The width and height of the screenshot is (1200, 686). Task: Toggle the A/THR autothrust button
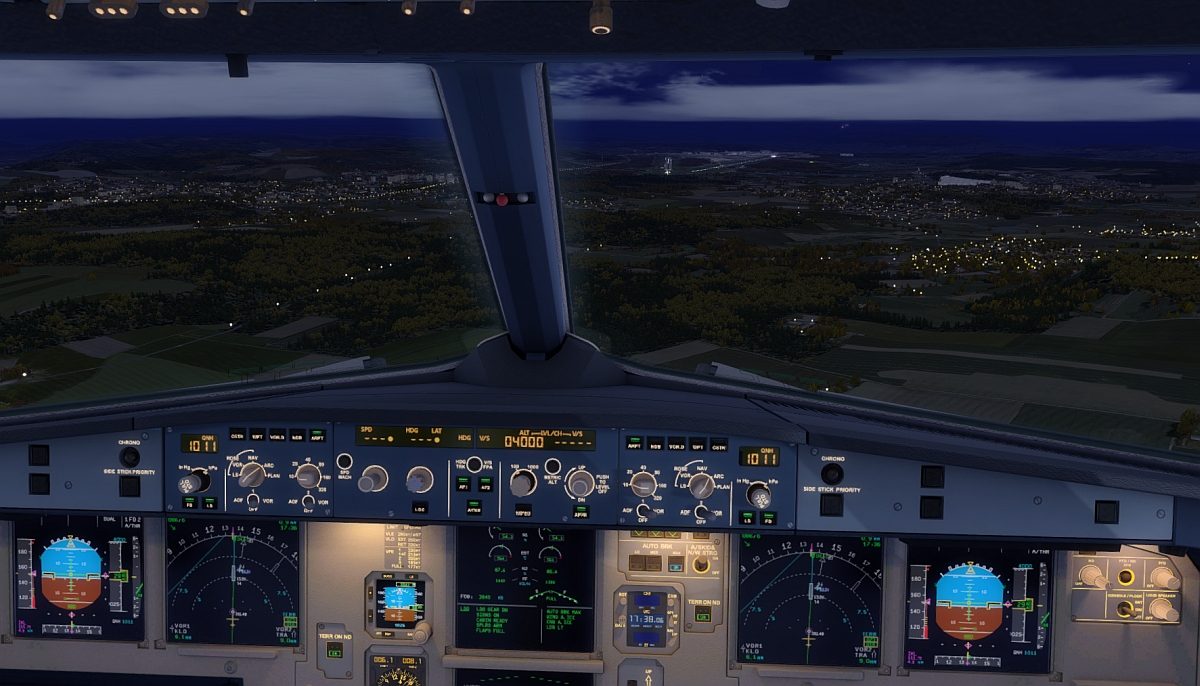(474, 506)
